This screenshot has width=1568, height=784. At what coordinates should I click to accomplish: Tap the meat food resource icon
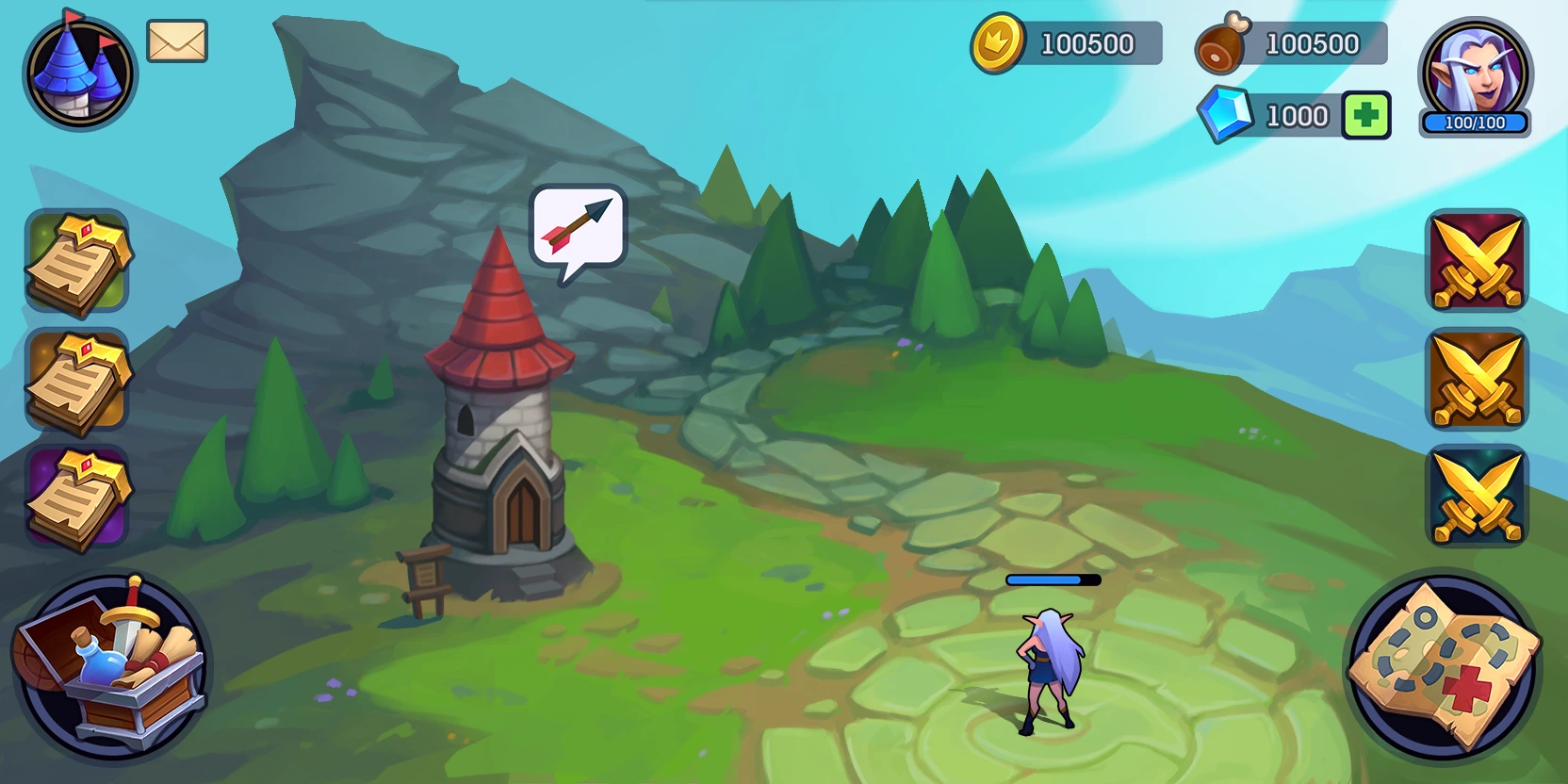(1222, 44)
